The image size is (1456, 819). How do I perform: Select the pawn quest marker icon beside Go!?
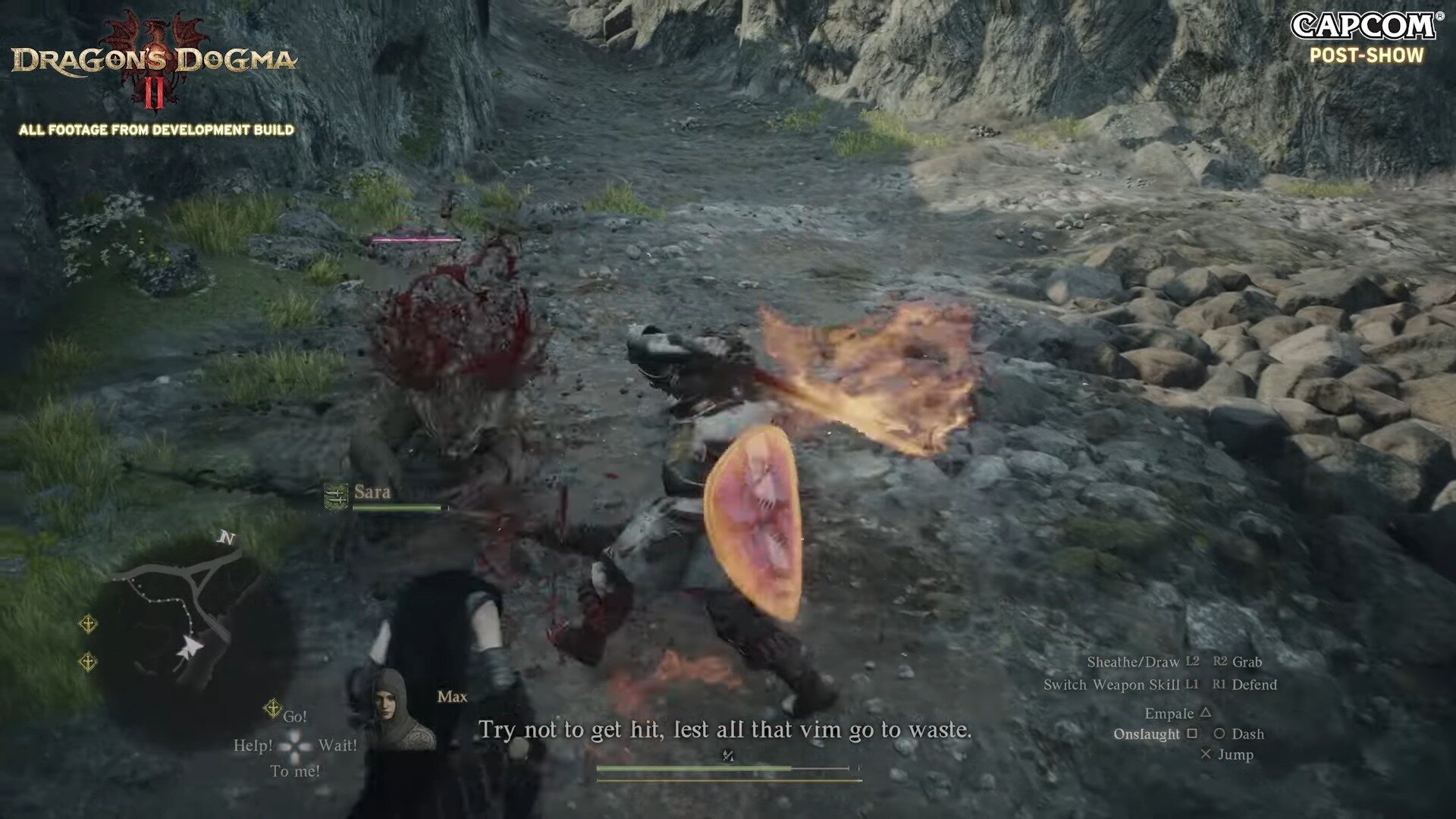tap(271, 707)
